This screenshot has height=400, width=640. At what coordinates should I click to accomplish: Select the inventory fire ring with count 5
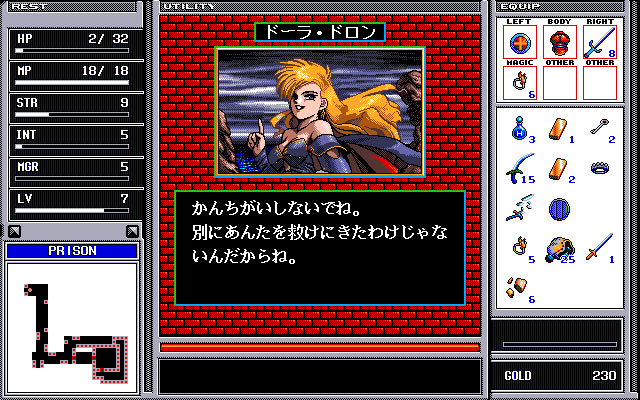point(517,247)
